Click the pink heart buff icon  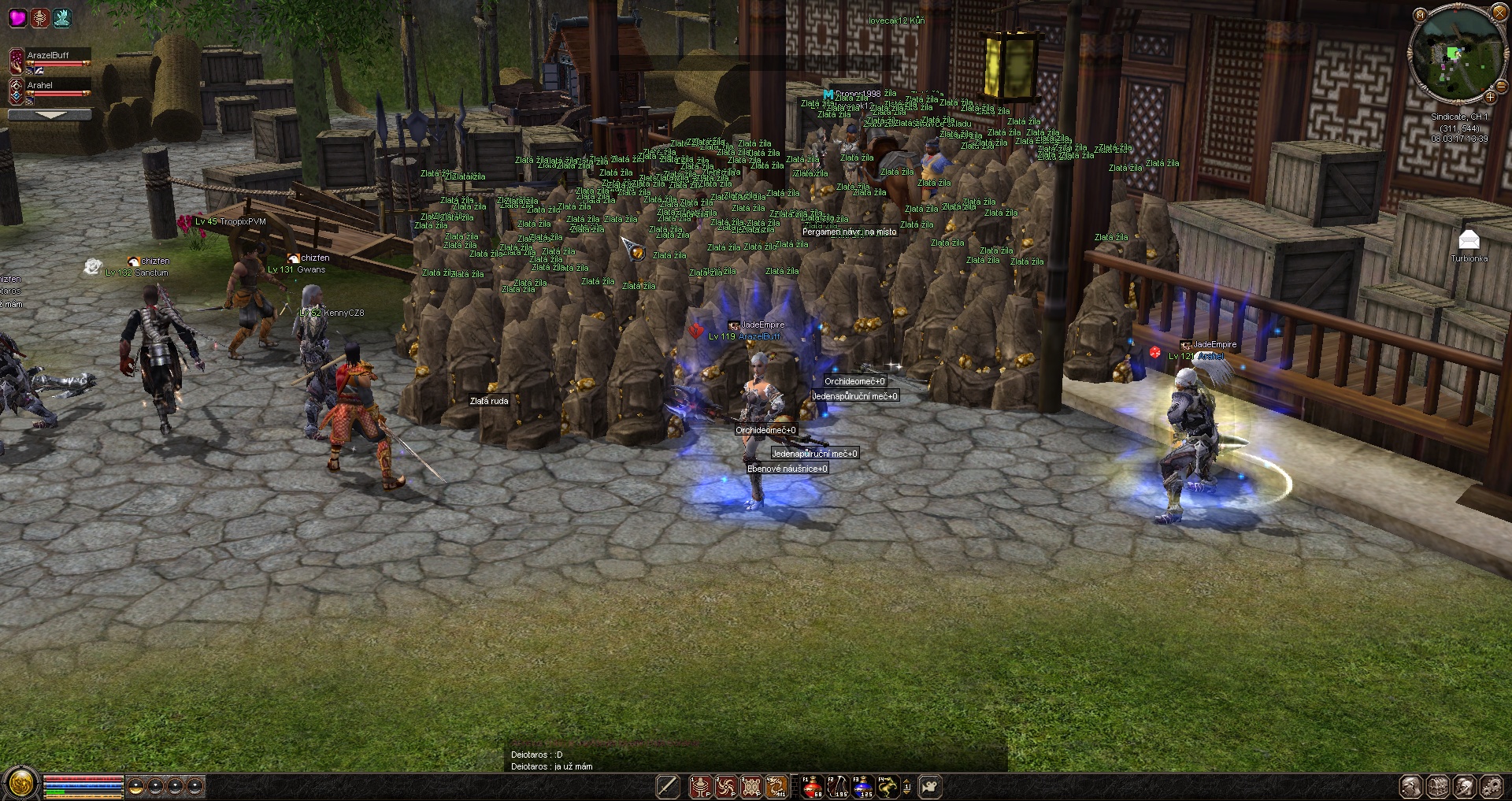coord(17,17)
